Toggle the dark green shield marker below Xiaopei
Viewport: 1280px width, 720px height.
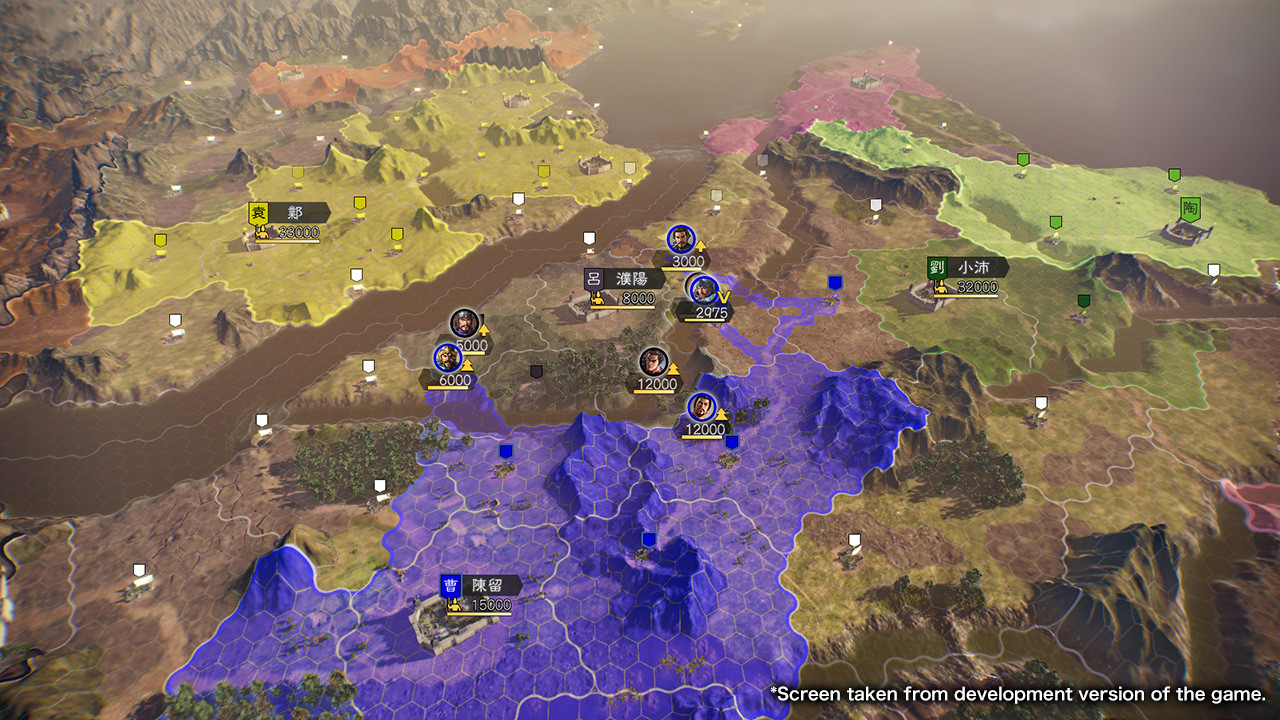tap(1084, 301)
